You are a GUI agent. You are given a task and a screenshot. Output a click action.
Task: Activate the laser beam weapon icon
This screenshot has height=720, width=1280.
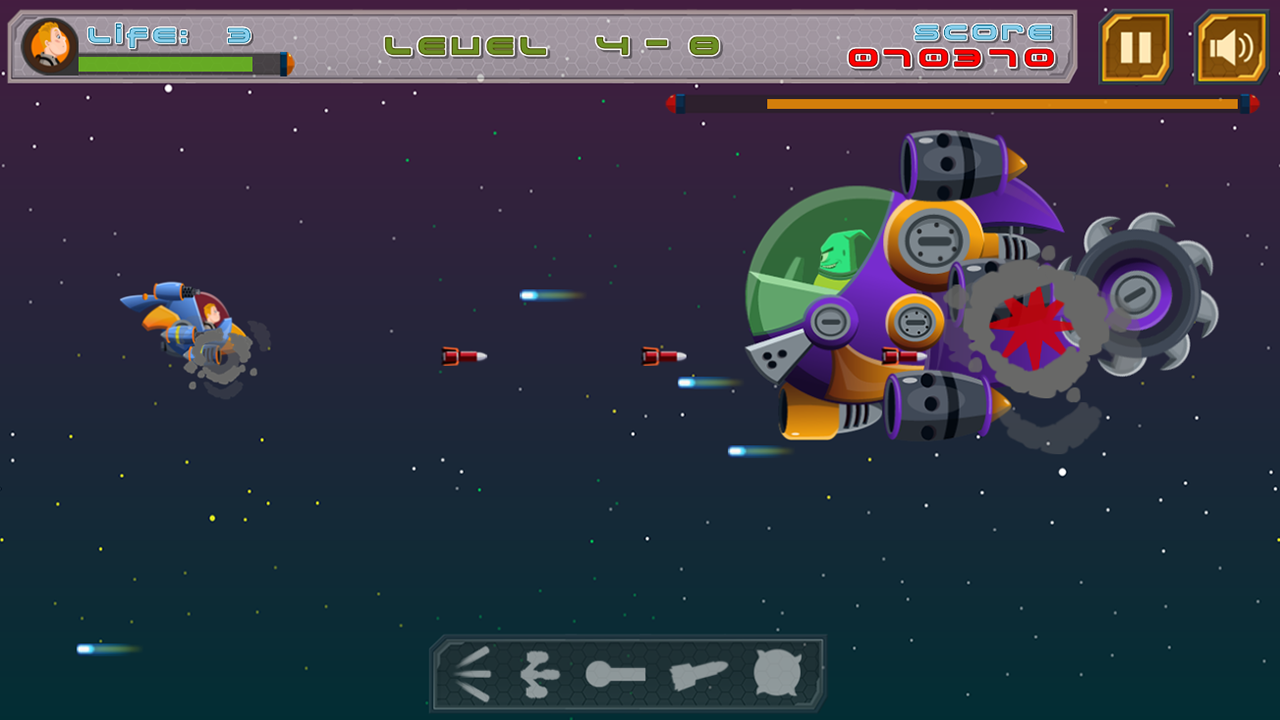point(615,674)
